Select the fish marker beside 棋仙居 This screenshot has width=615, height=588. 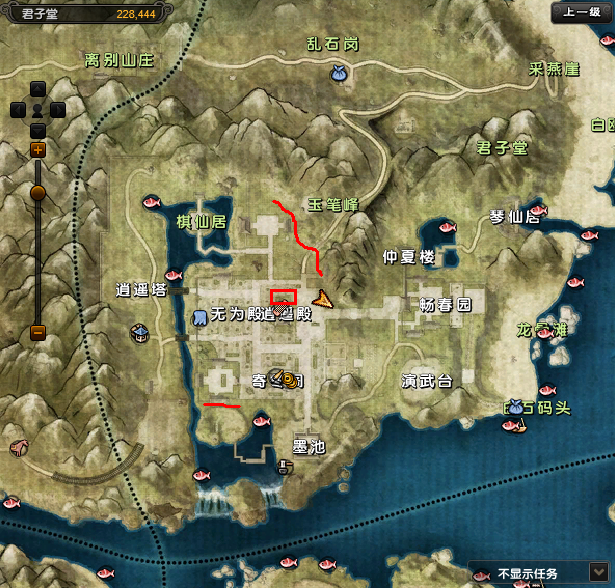(152, 202)
